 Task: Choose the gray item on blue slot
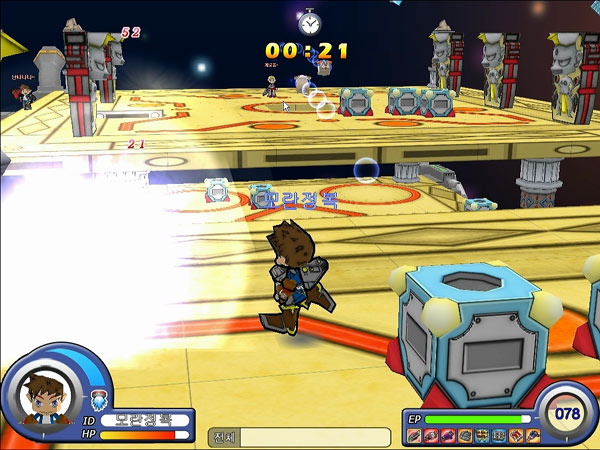[498, 436]
